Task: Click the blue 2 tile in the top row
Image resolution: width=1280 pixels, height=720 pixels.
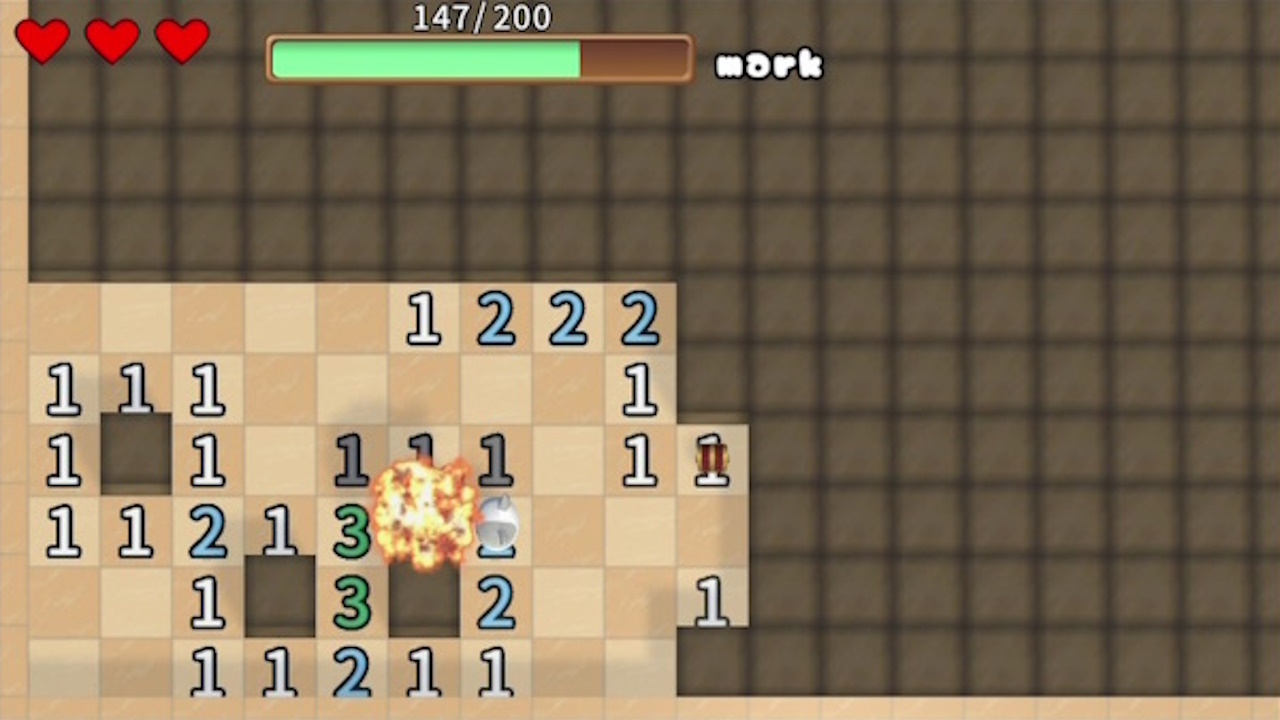Action: [497, 320]
